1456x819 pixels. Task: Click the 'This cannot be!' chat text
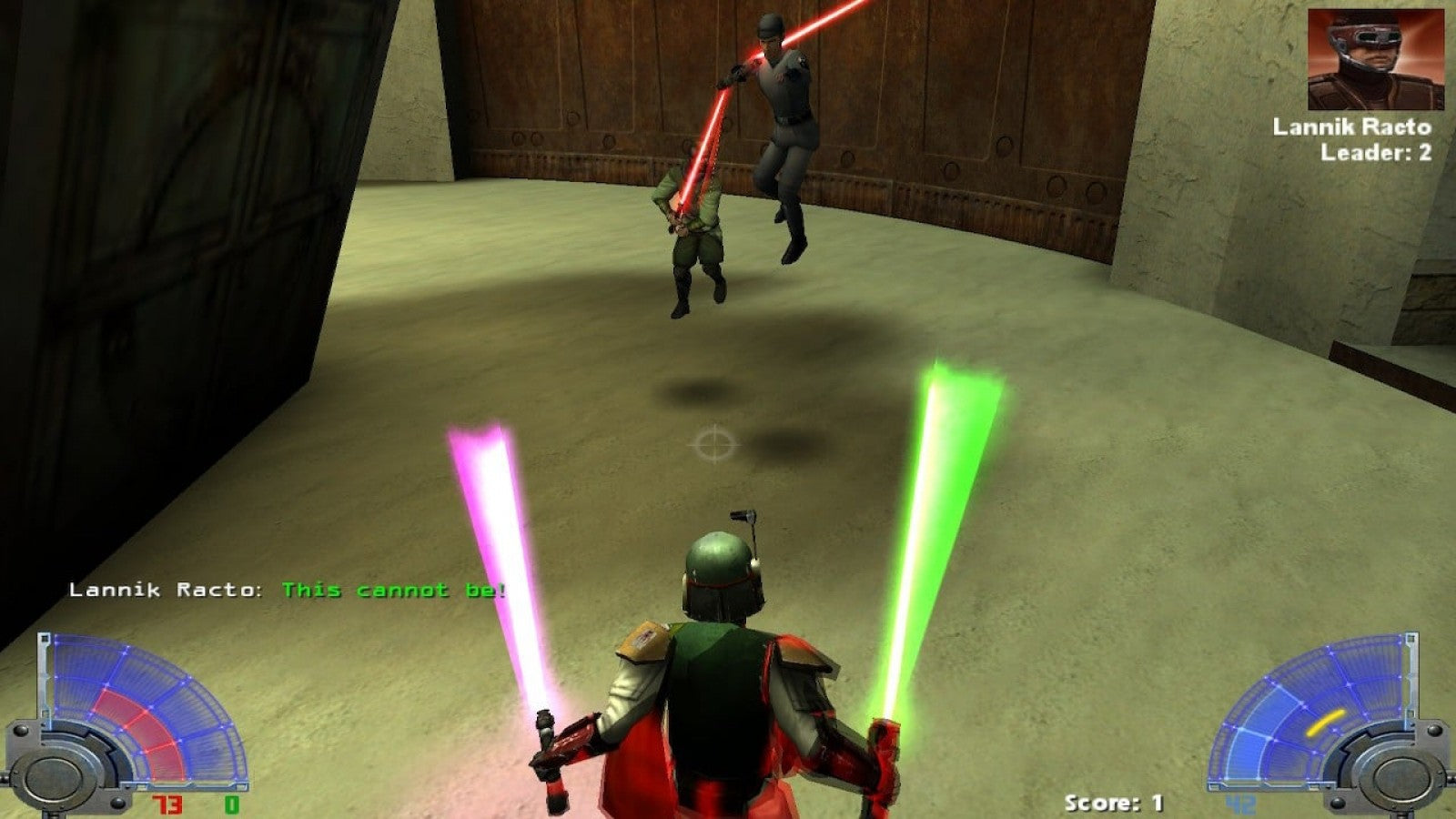tap(393, 591)
